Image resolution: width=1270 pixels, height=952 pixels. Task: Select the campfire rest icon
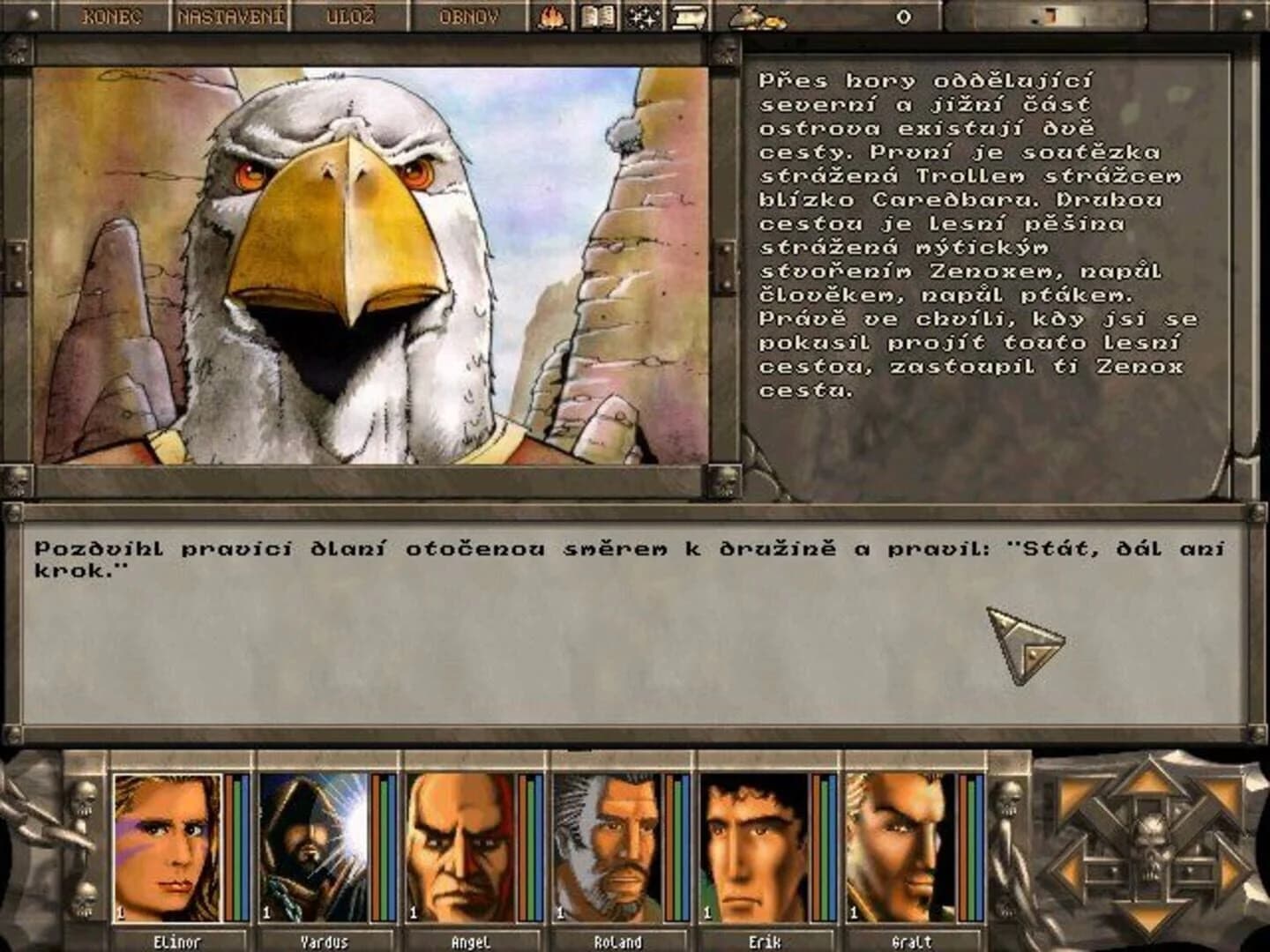tap(550, 17)
